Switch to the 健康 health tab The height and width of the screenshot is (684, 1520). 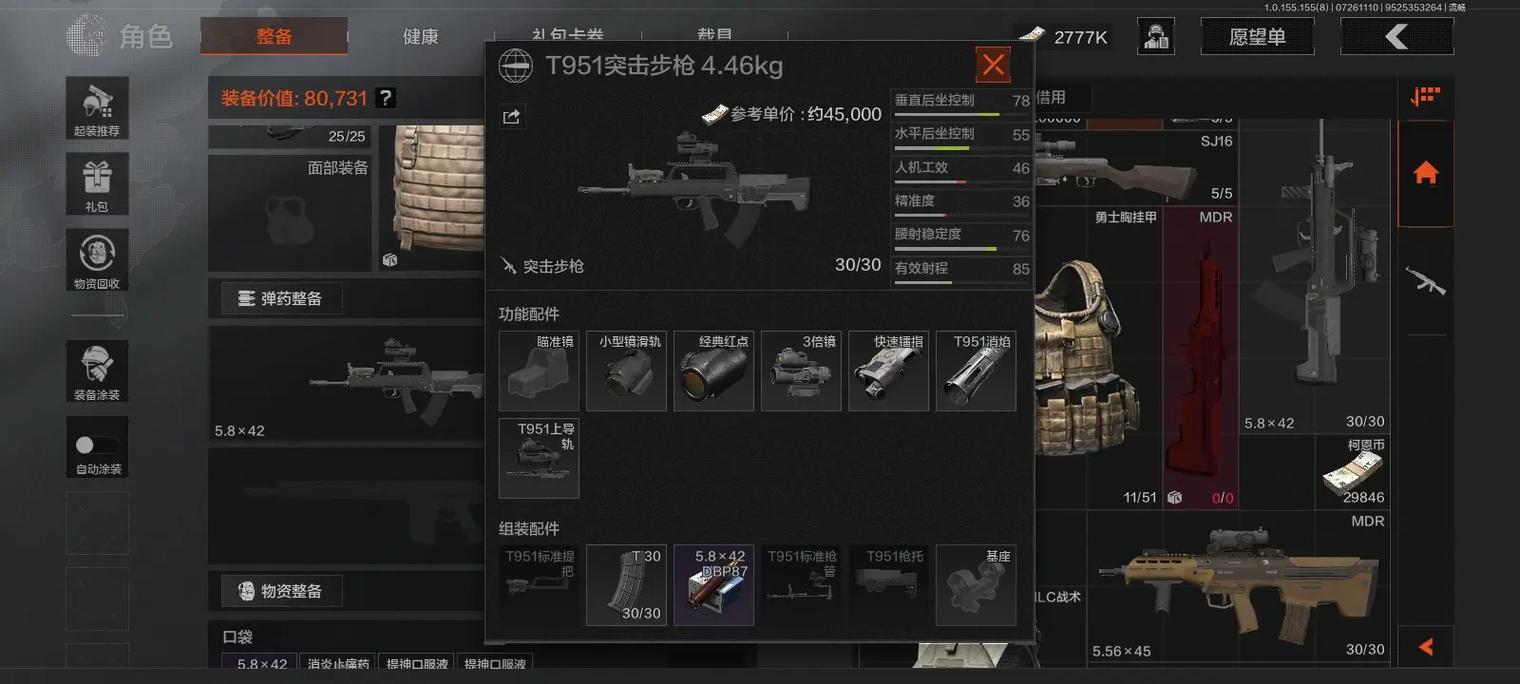coord(420,37)
